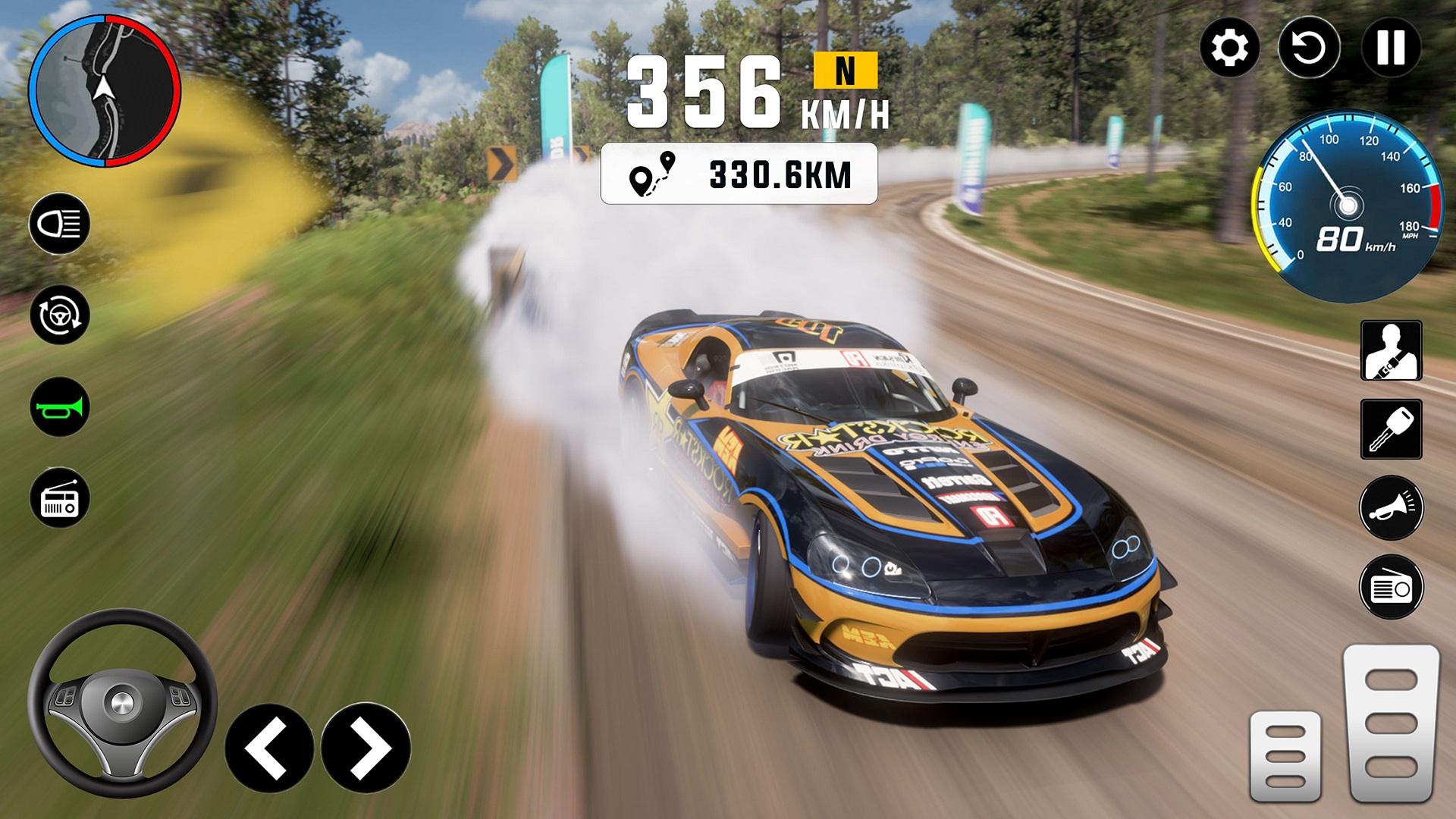Restart the current race
1456x819 pixels.
click(x=1309, y=49)
